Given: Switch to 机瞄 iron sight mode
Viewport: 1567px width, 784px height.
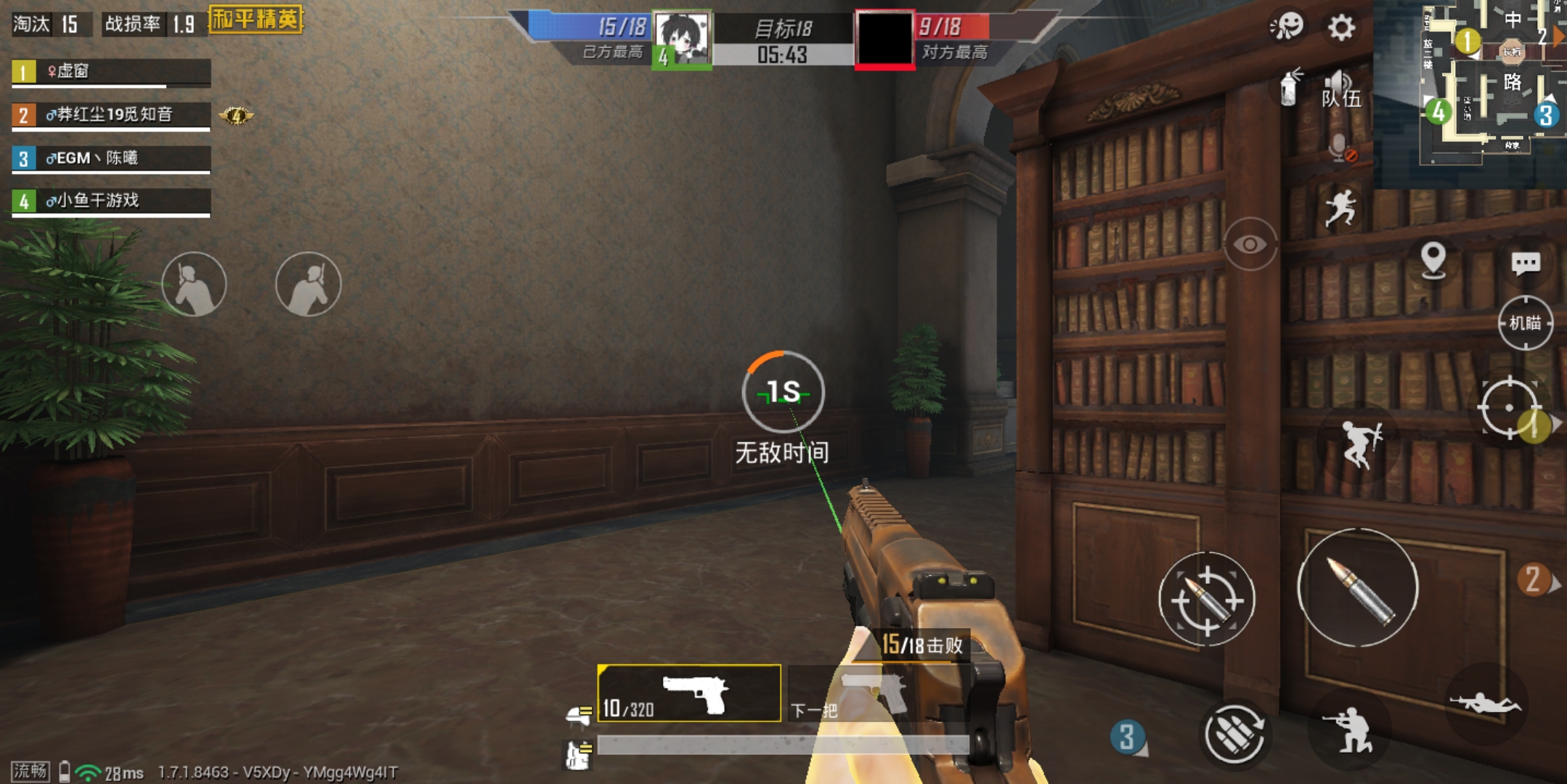Looking at the screenshot, I should (x=1525, y=323).
